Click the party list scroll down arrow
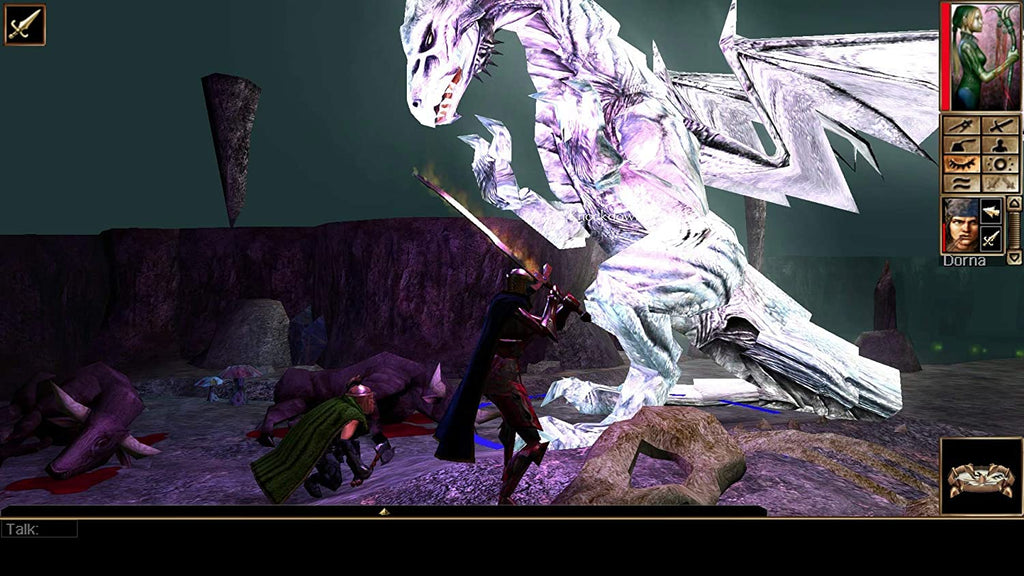 point(1014,257)
